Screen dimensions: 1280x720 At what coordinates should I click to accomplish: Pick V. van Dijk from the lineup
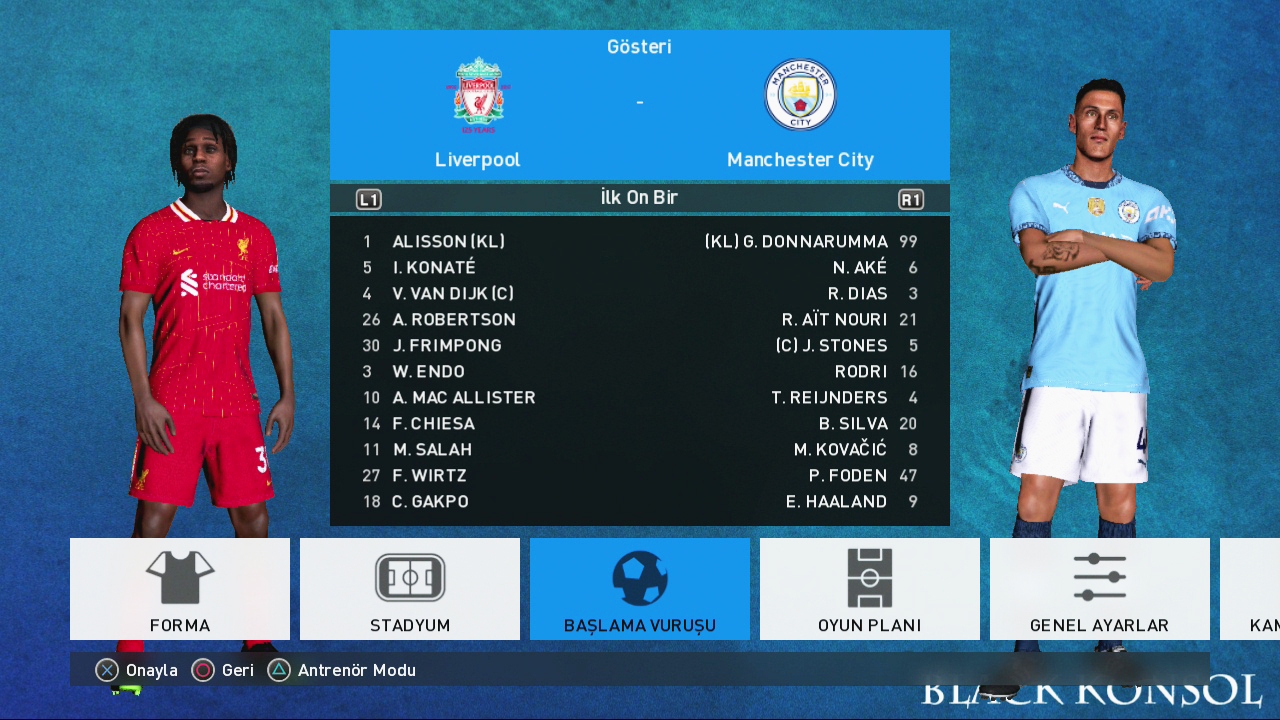tap(453, 294)
